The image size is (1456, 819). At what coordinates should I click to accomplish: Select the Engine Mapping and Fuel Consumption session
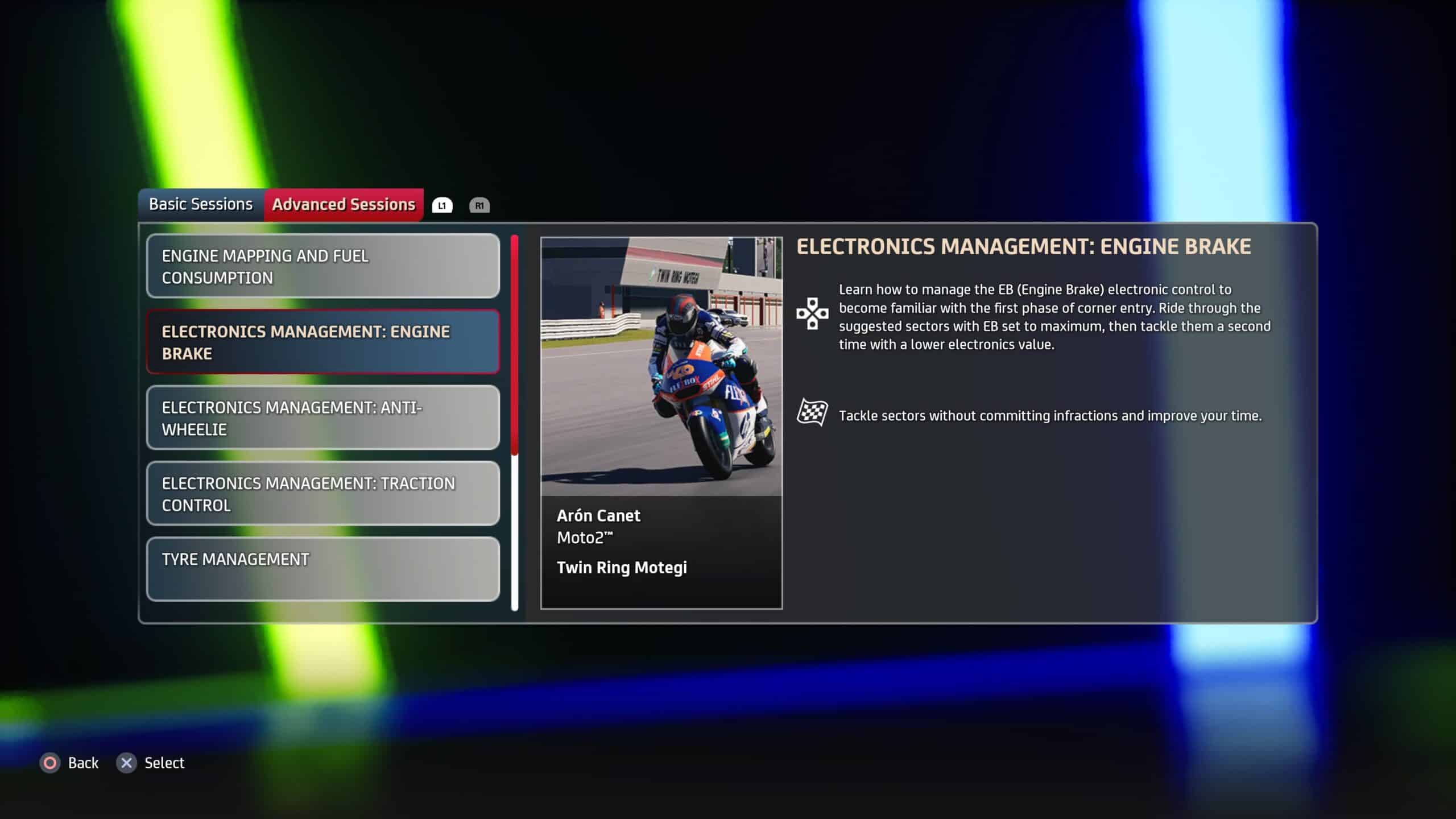(322, 266)
